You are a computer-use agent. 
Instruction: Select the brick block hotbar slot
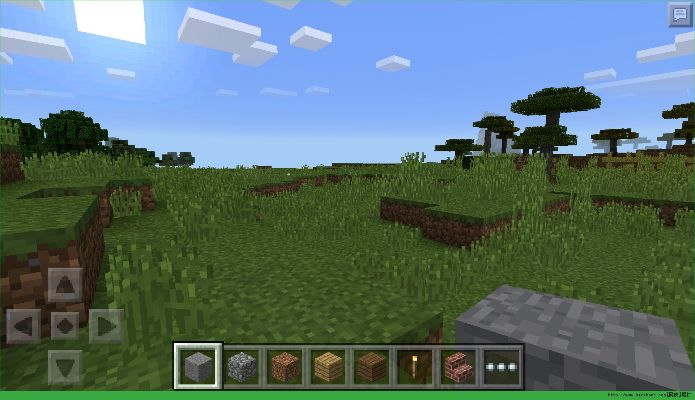(x=285, y=366)
